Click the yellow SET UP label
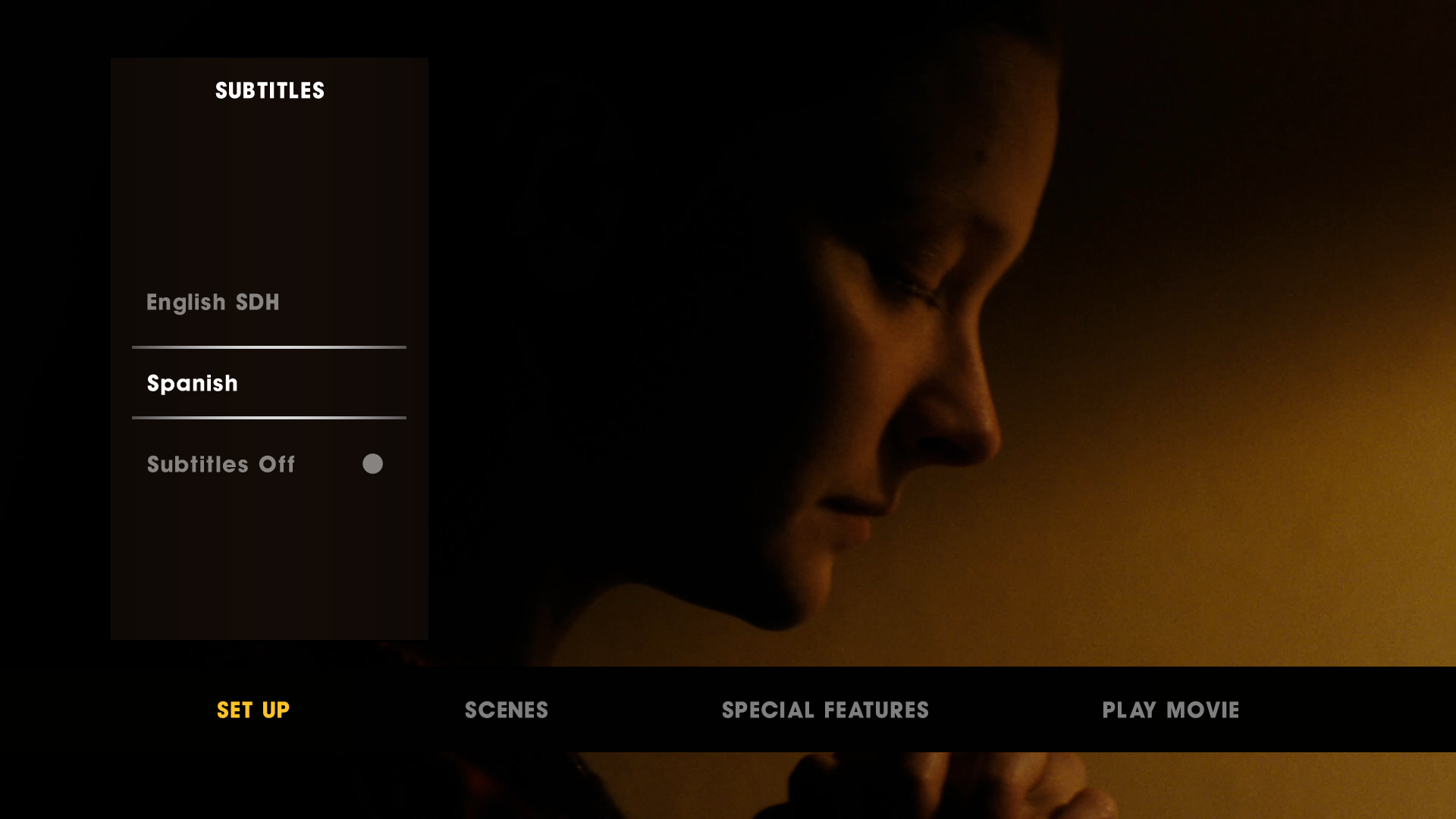 (253, 711)
